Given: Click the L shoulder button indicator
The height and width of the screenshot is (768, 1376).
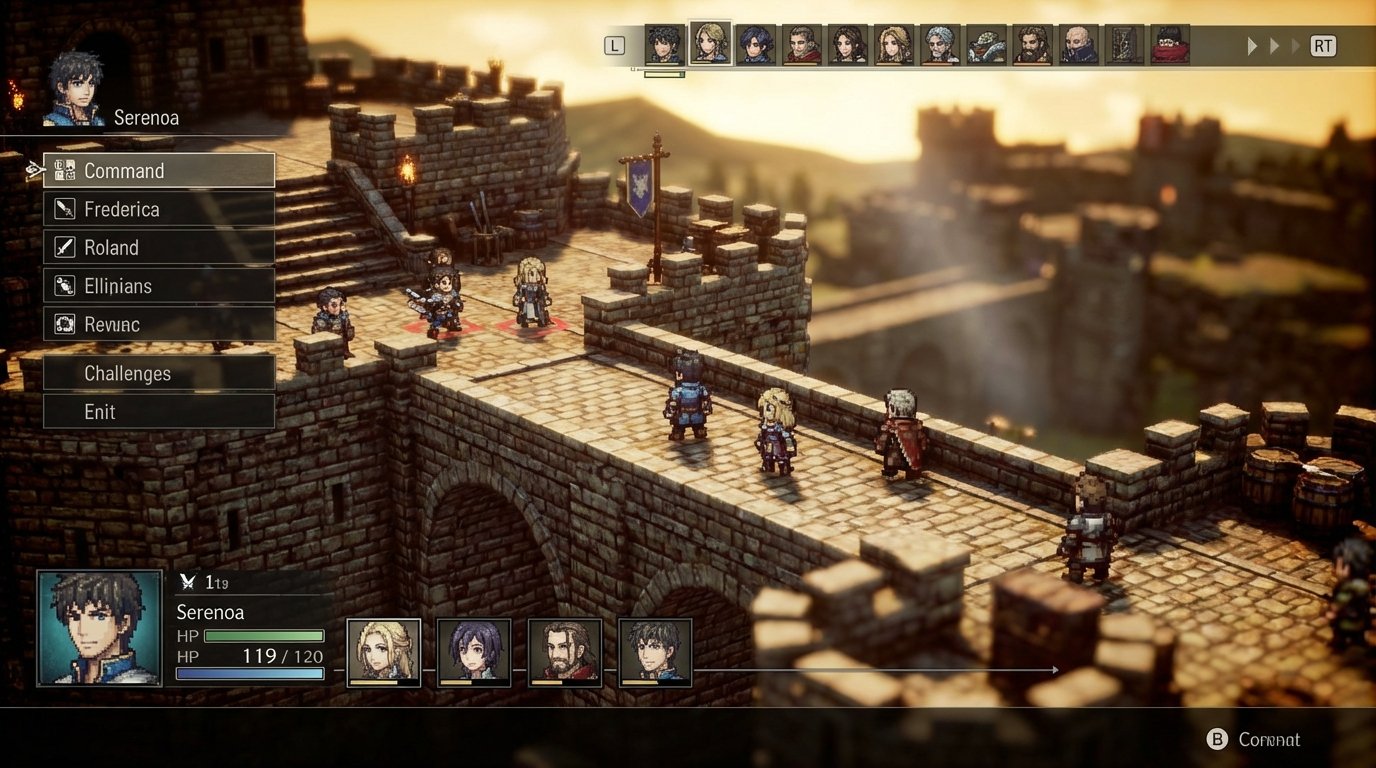Looking at the screenshot, I should 613,45.
